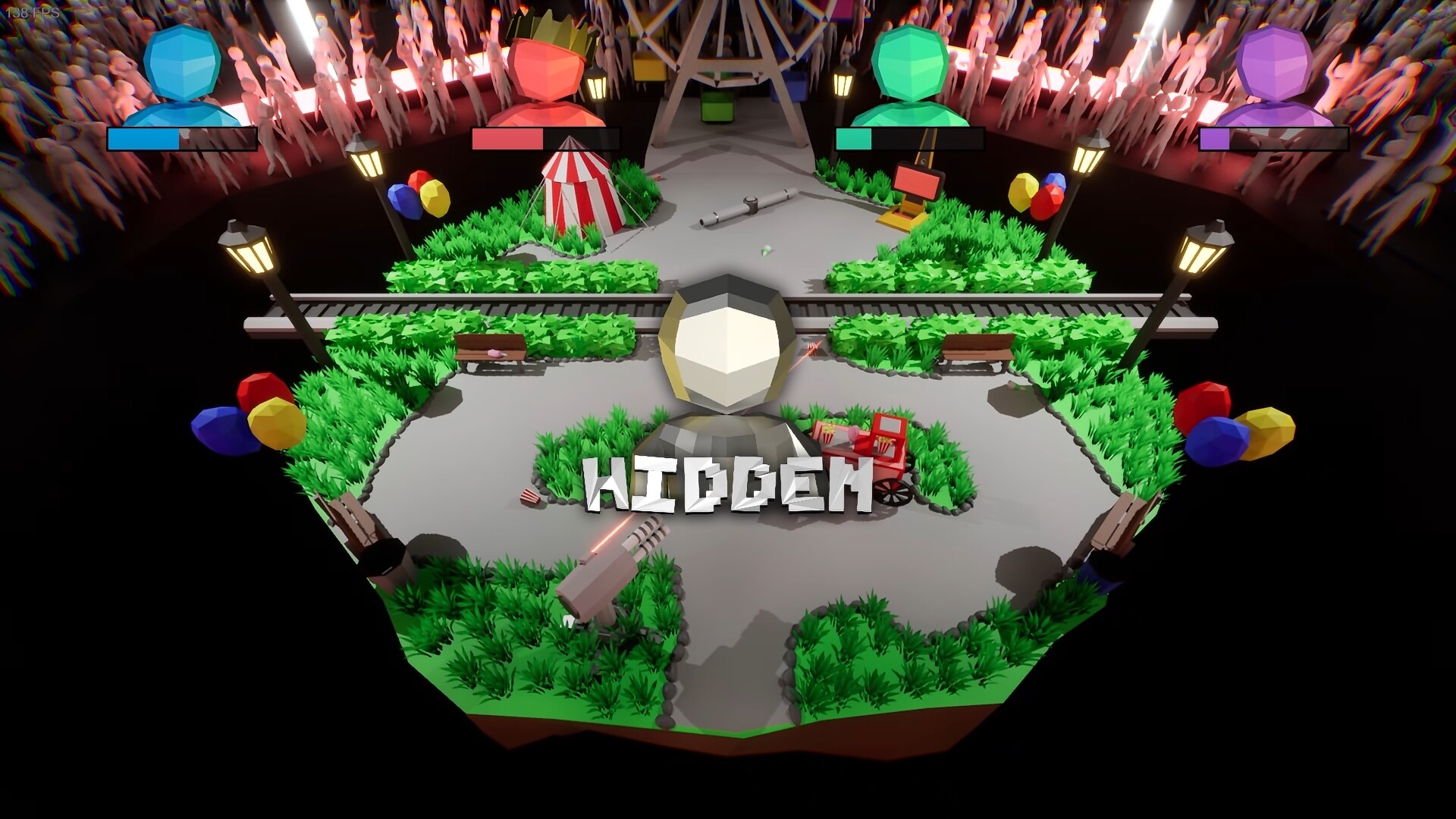Click the HIDDEN title text
The height and width of the screenshot is (819, 1456).
click(726, 485)
